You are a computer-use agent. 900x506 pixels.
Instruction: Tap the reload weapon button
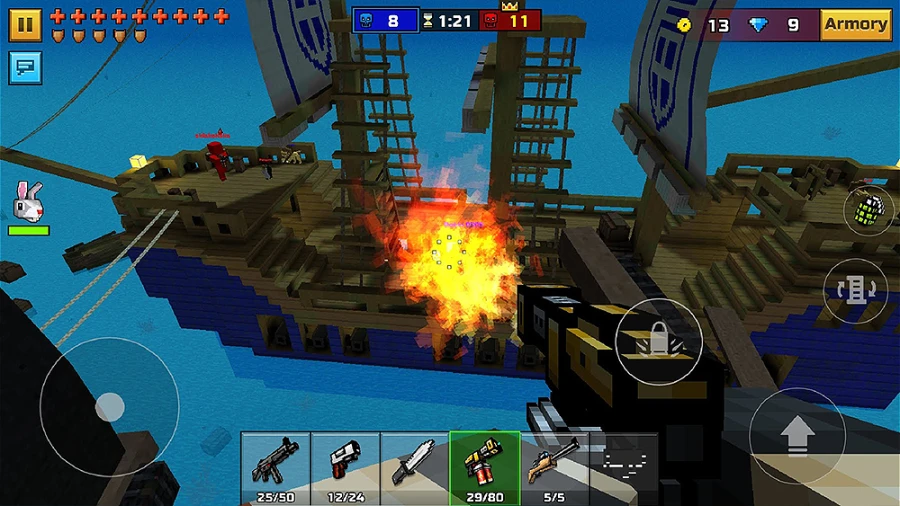856,291
